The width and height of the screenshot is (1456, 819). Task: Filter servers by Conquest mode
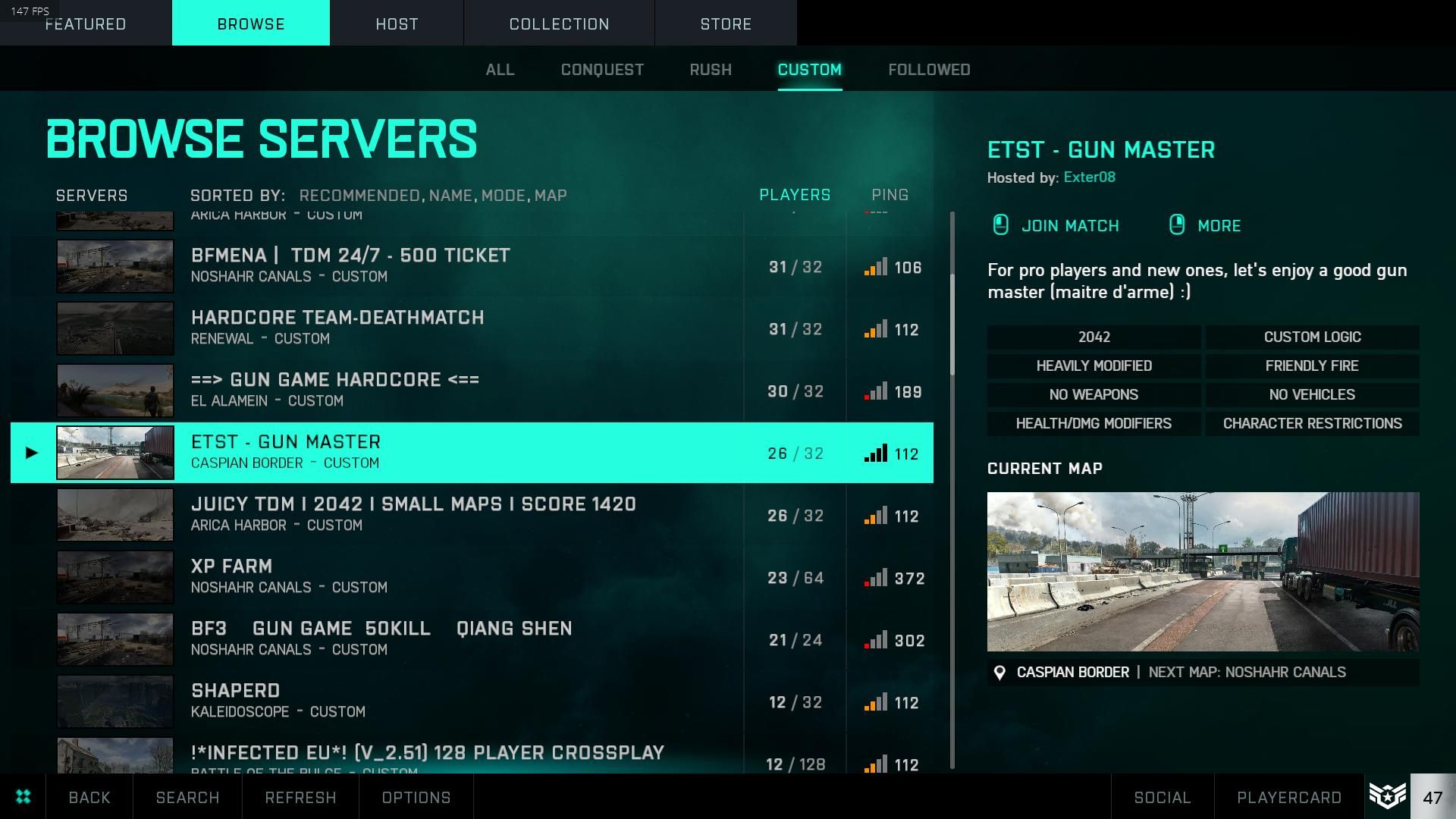tap(602, 70)
